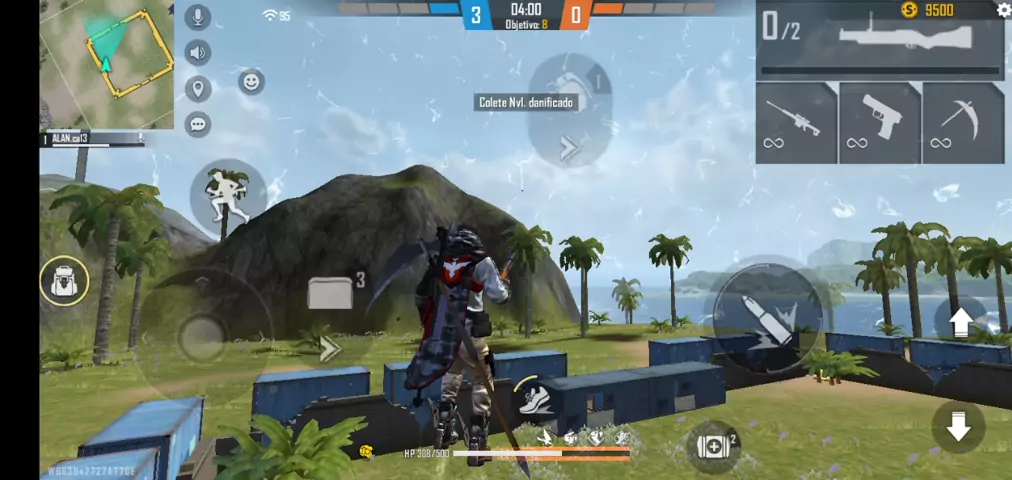The width and height of the screenshot is (1012, 480).
Task: Switch to the pistol slot
Action: [x=880, y=122]
